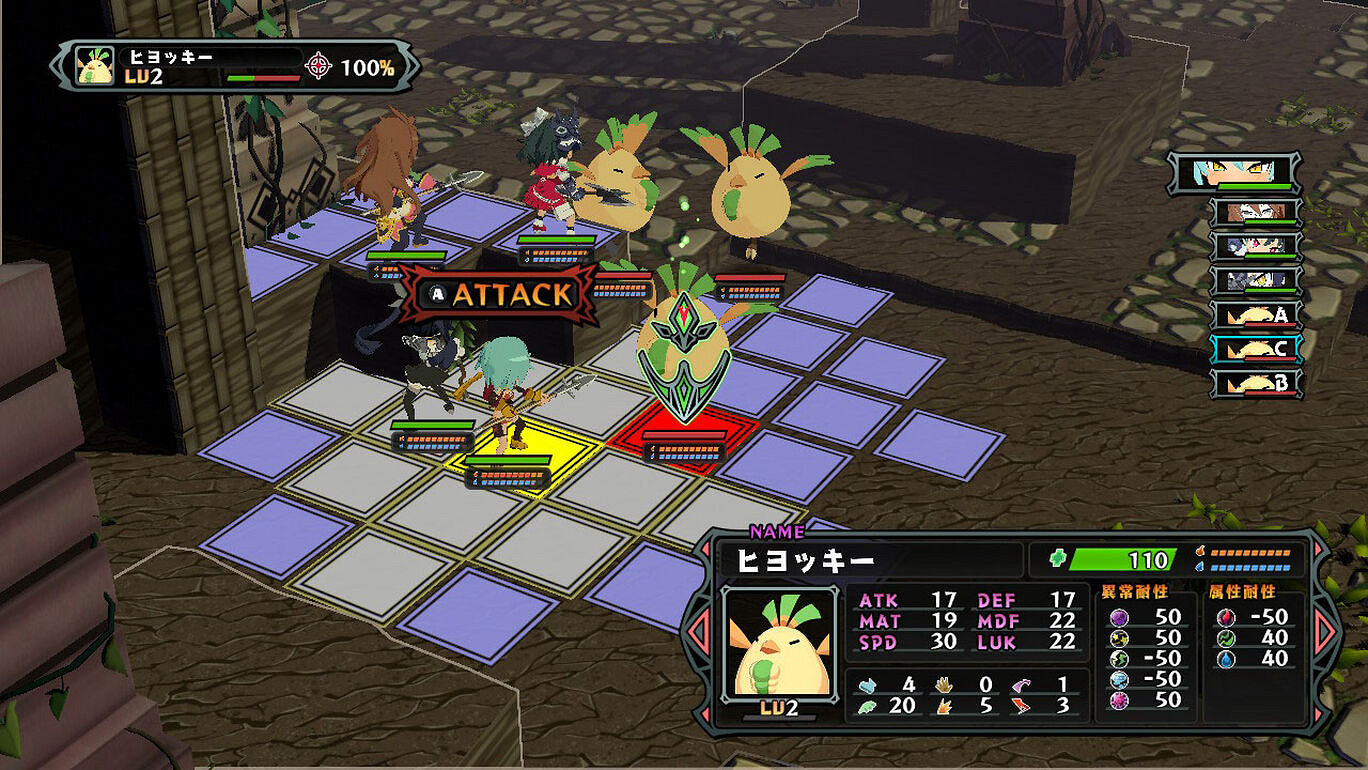Click the target info portrait at top-left
The image size is (1368, 770).
pos(95,66)
